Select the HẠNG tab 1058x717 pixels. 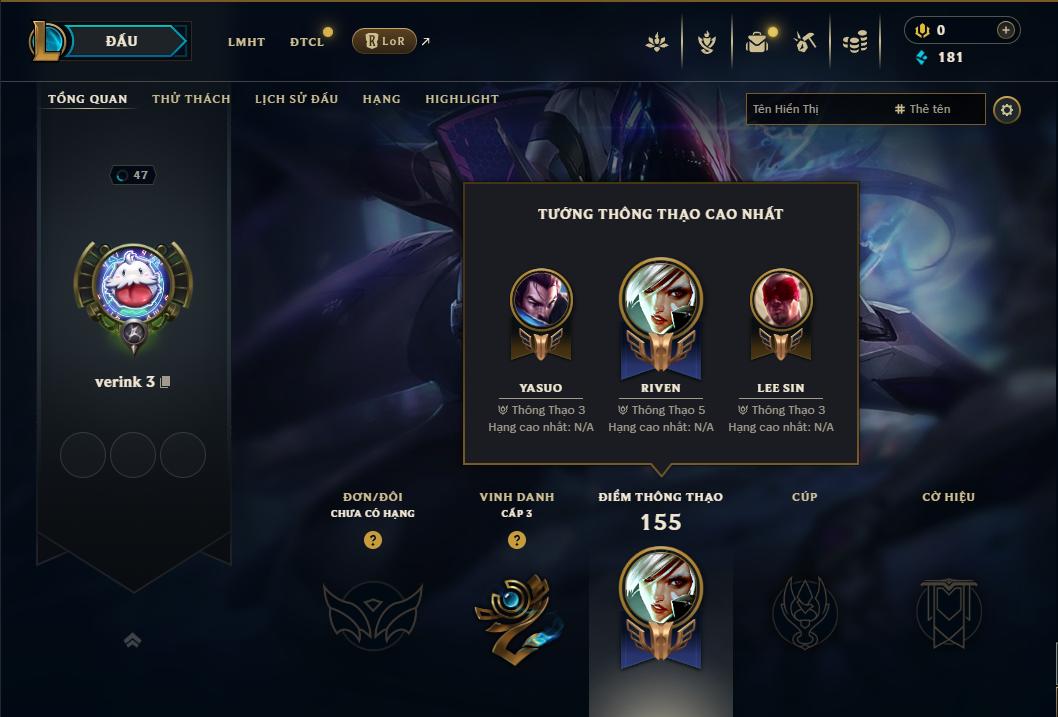pyautogui.click(x=381, y=99)
